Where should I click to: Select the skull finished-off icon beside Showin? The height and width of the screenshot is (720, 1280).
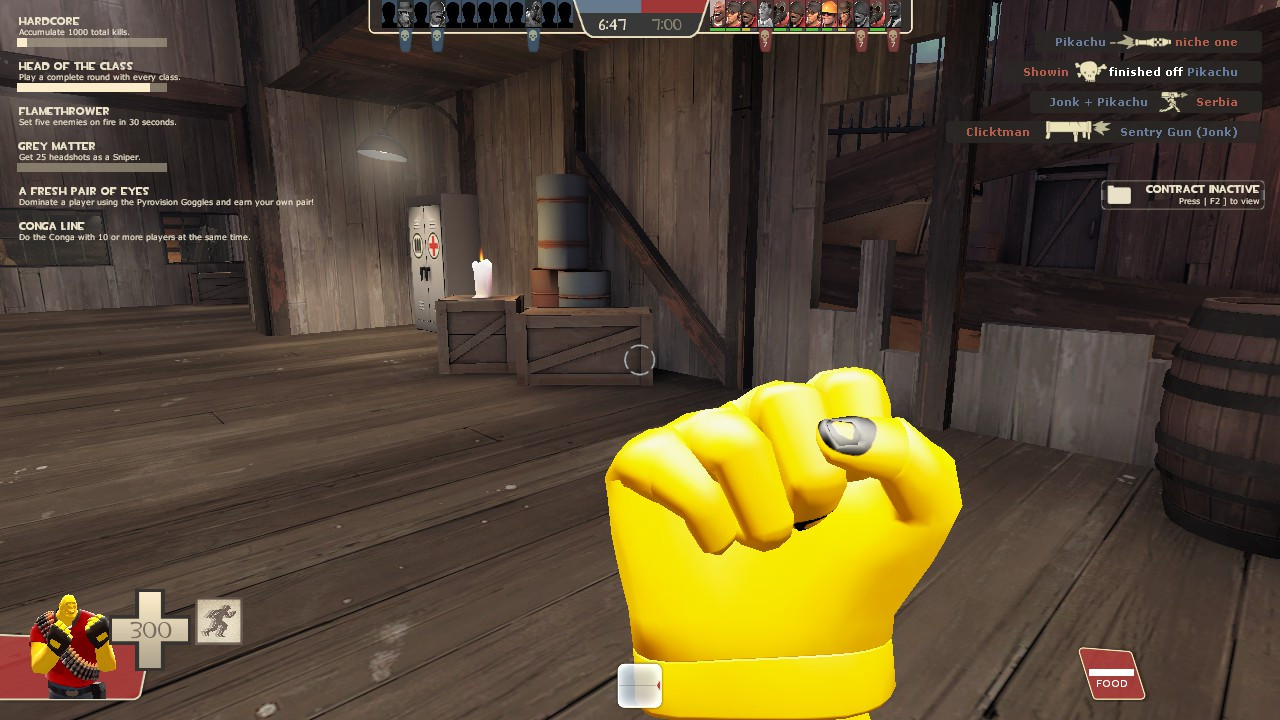[x=1089, y=72]
